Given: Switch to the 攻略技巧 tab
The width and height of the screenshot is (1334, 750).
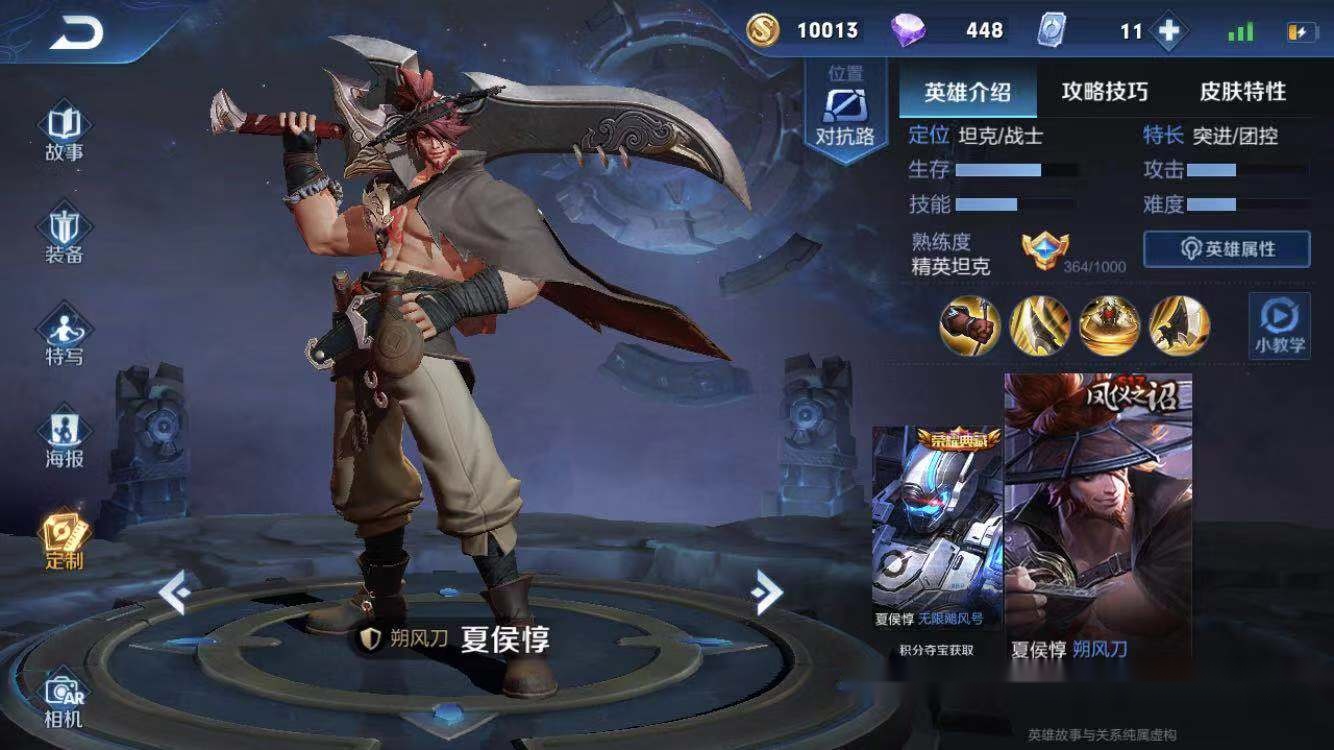Looking at the screenshot, I should 1104,92.
